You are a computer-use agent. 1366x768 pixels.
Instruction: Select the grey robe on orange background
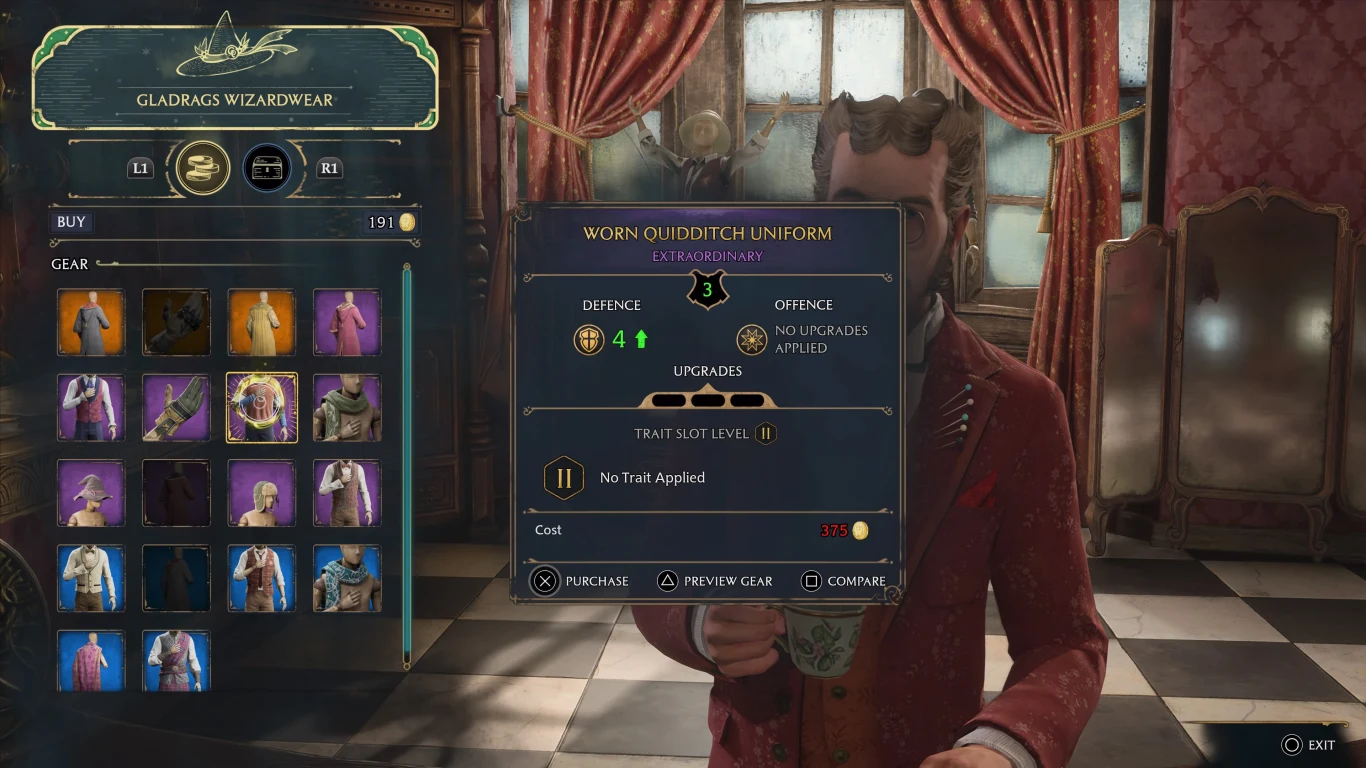[x=91, y=322]
